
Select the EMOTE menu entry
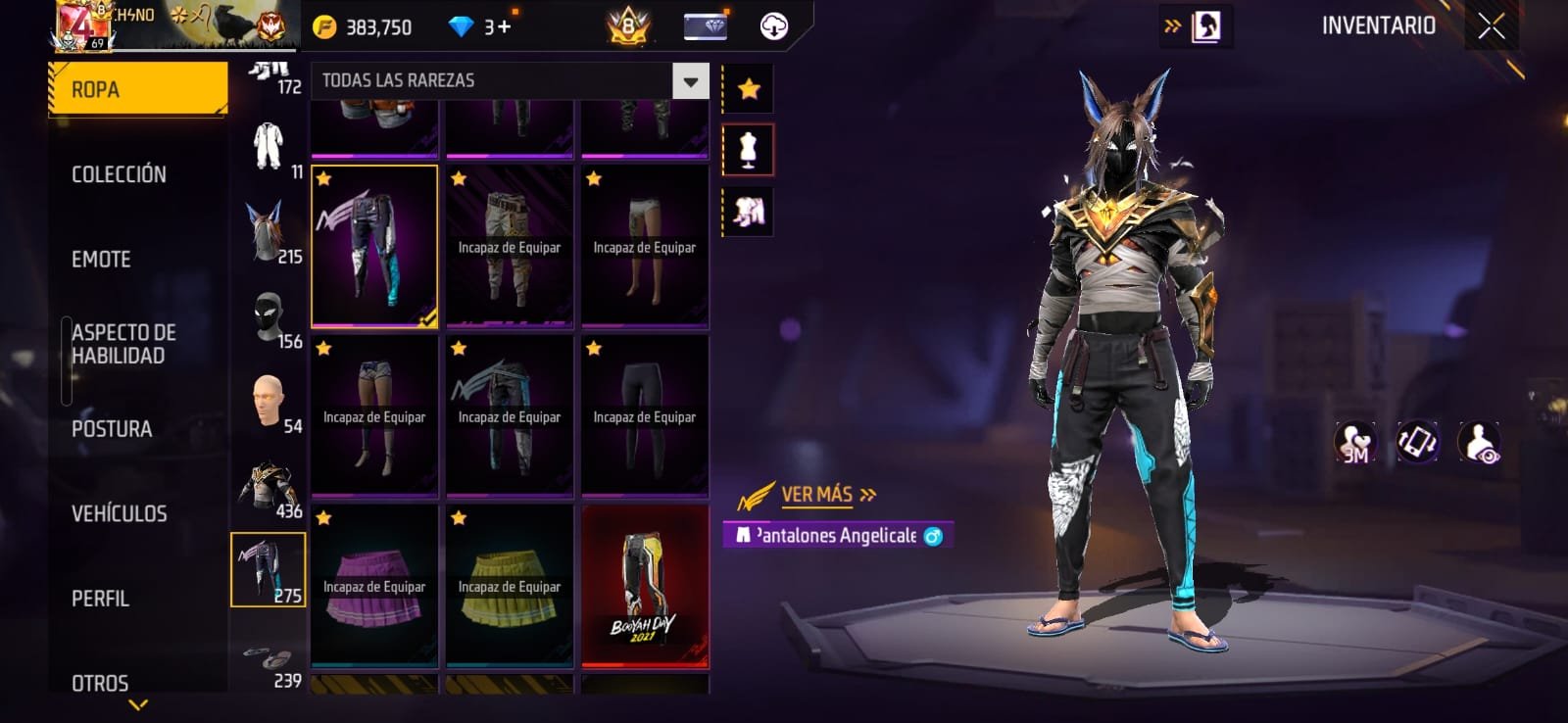tap(101, 260)
